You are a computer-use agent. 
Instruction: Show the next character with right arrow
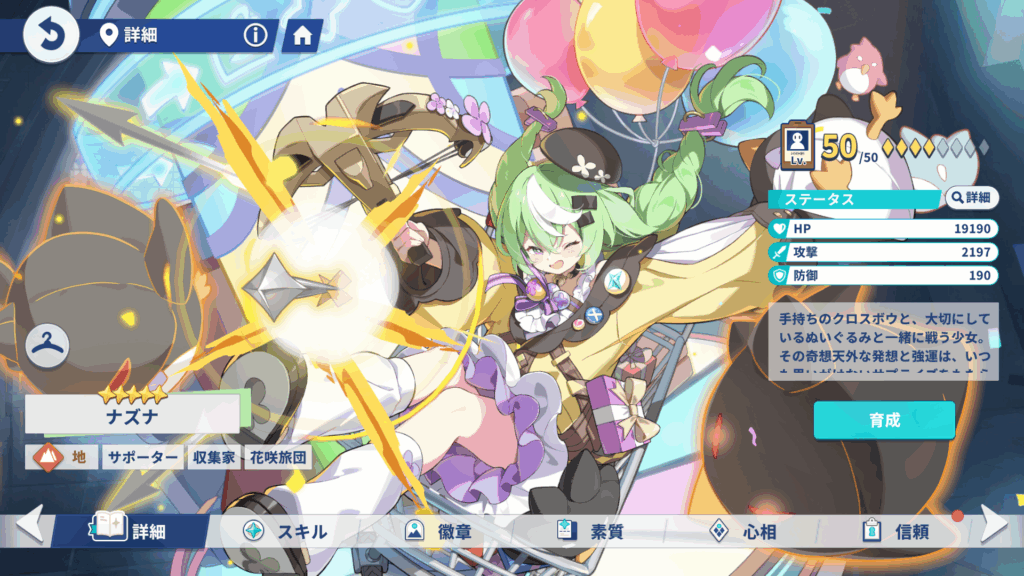pos(995,524)
